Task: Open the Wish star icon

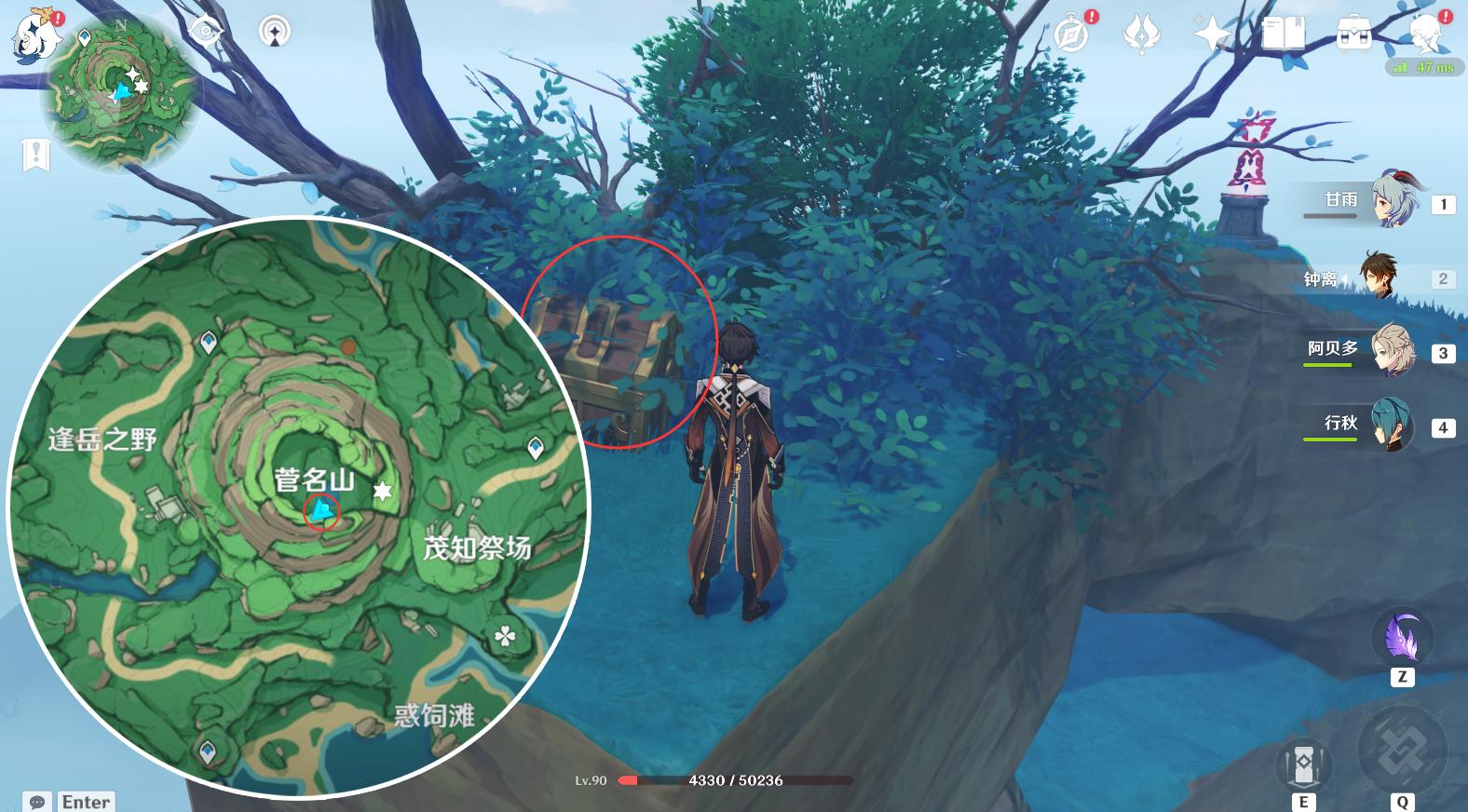Action: coord(1212,35)
